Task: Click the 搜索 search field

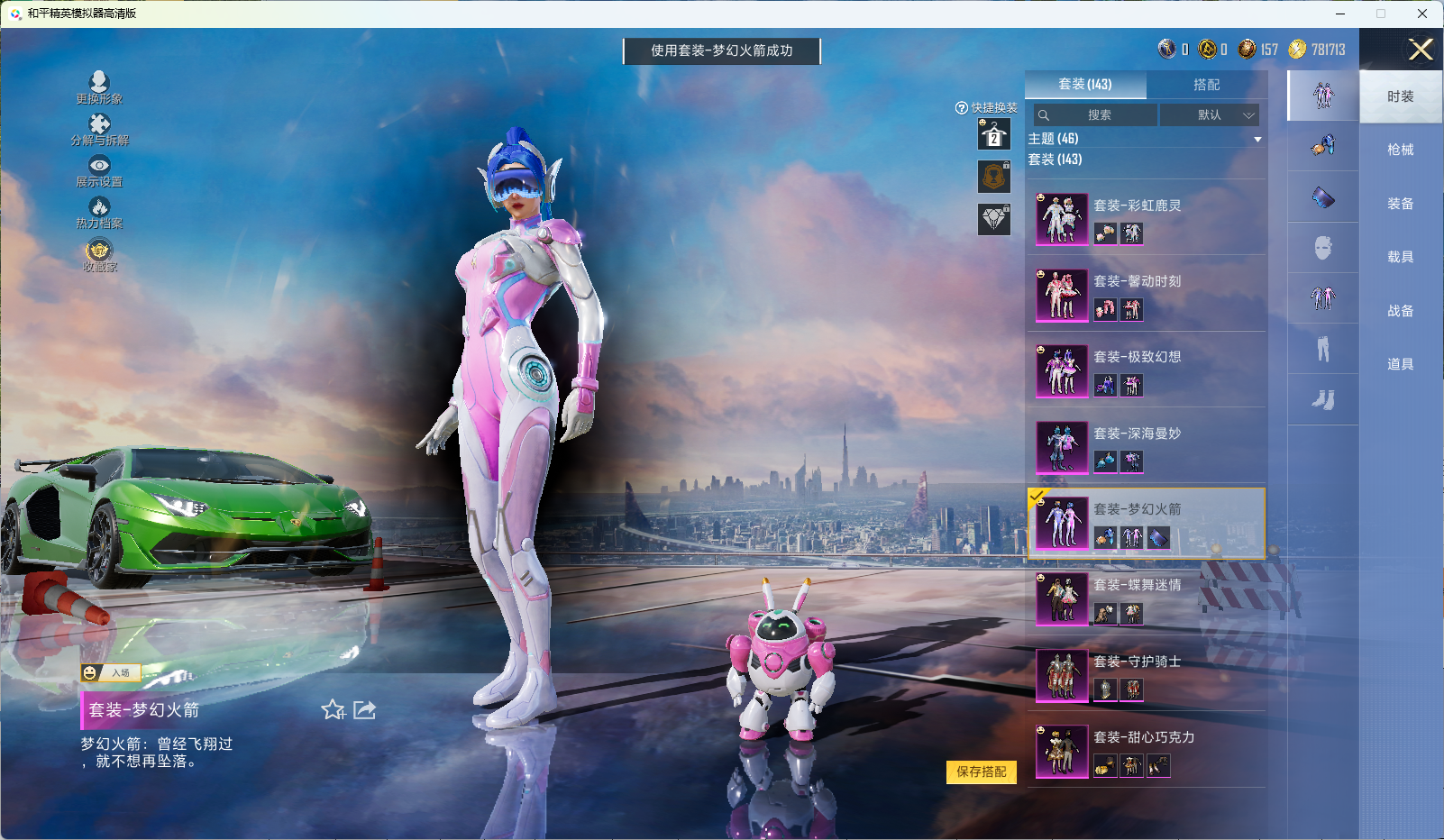Action: (1097, 115)
